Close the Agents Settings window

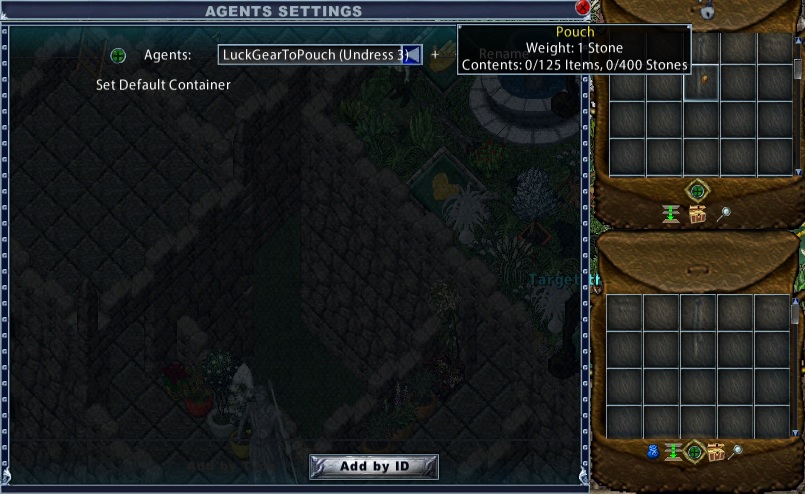click(x=583, y=8)
